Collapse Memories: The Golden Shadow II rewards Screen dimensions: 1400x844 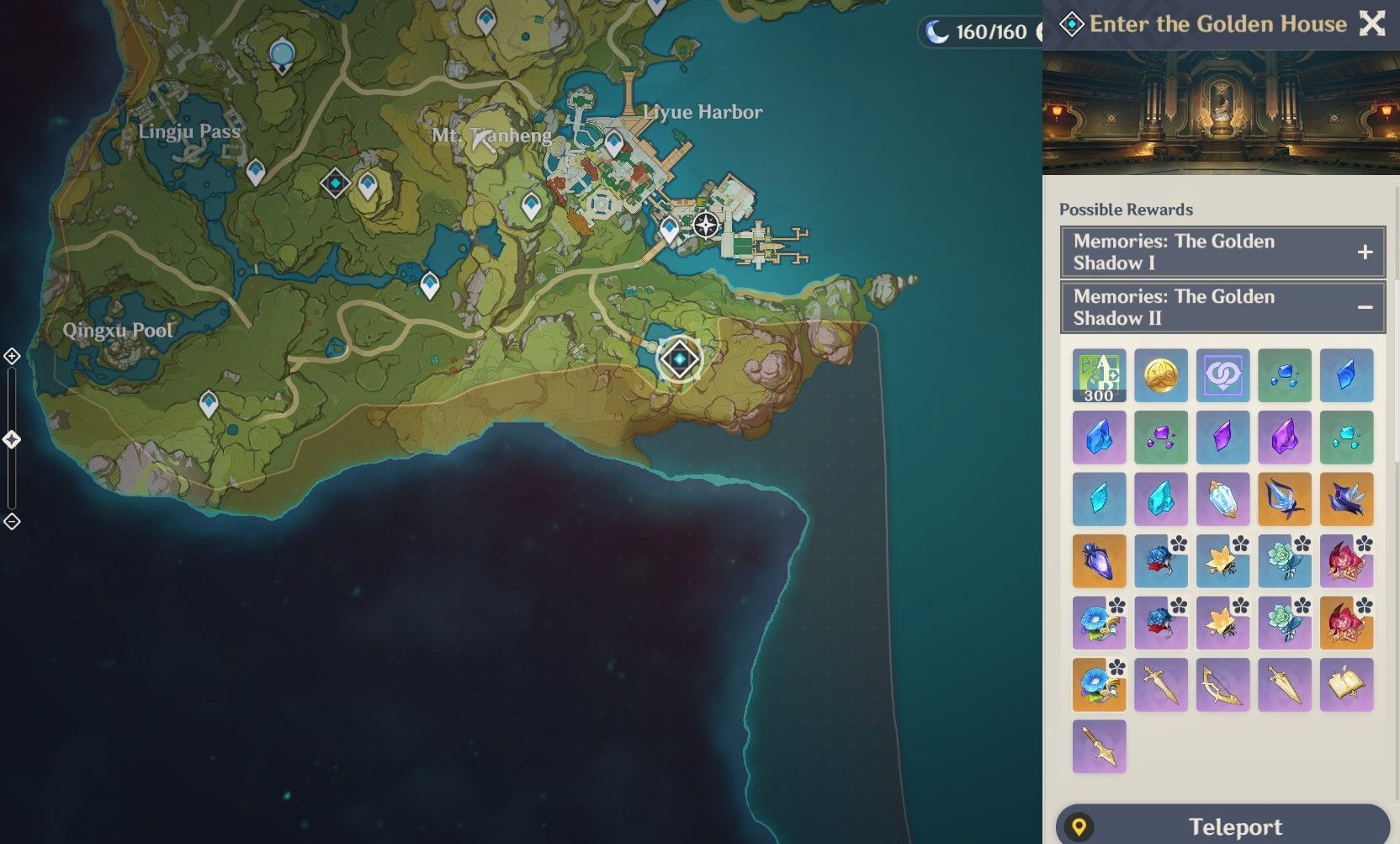pyautogui.click(x=1364, y=307)
